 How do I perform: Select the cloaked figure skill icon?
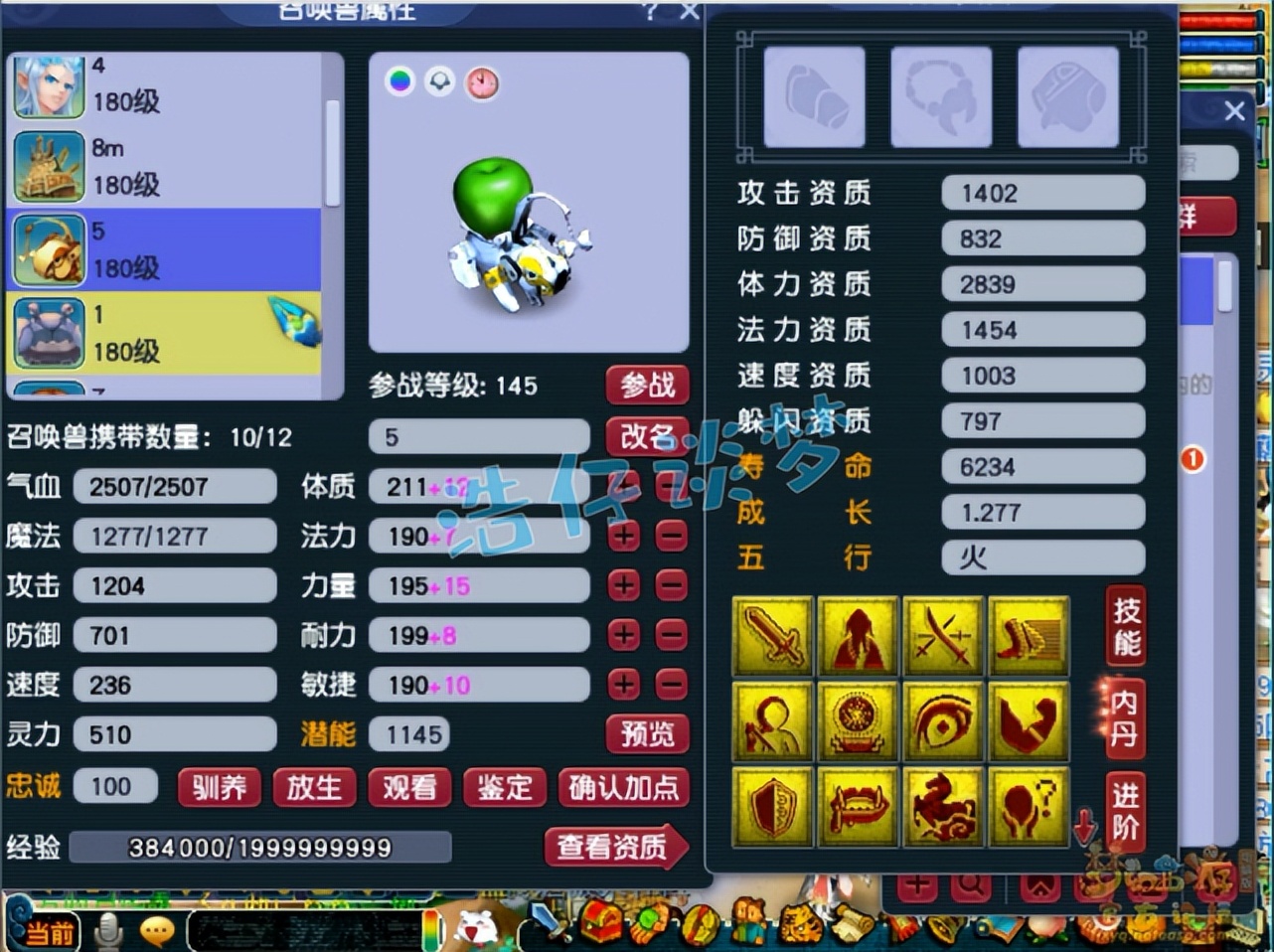pyautogui.click(x=858, y=636)
